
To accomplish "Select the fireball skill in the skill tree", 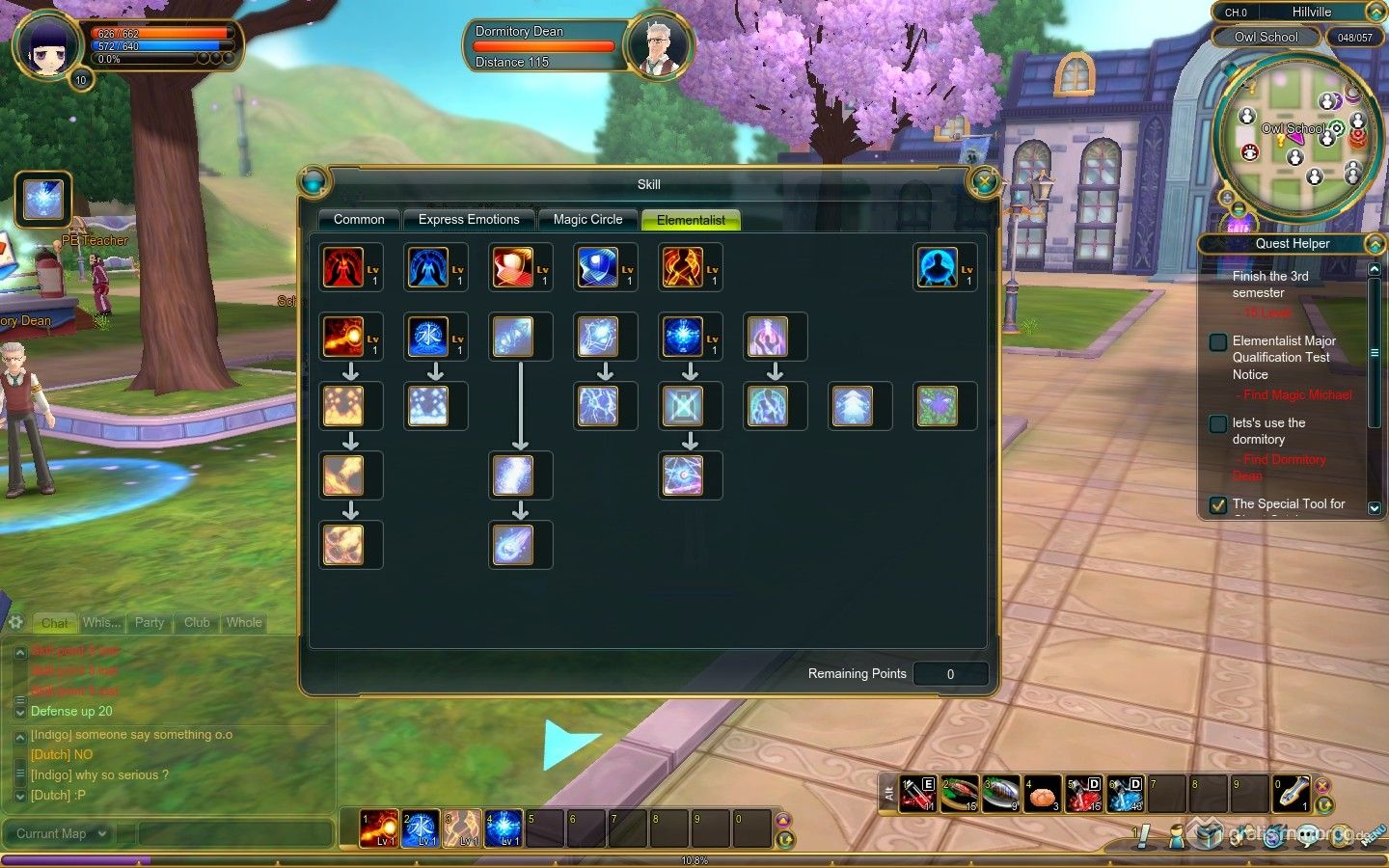I will tap(343, 337).
